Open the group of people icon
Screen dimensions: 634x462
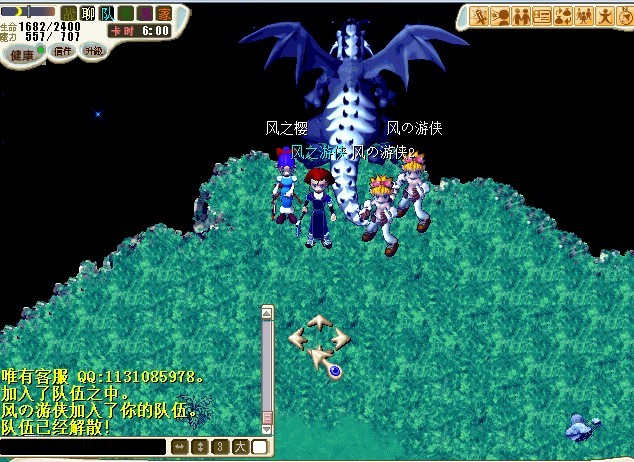pyautogui.click(x=584, y=16)
